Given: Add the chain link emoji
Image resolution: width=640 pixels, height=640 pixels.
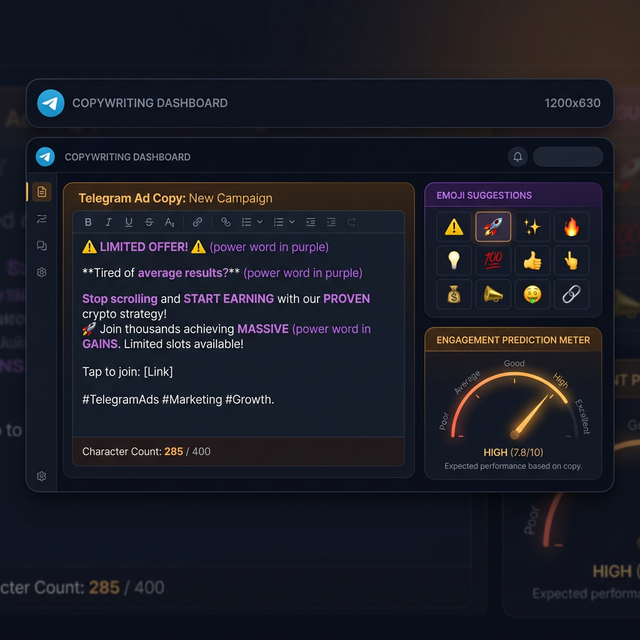Looking at the screenshot, I should 572,295.
